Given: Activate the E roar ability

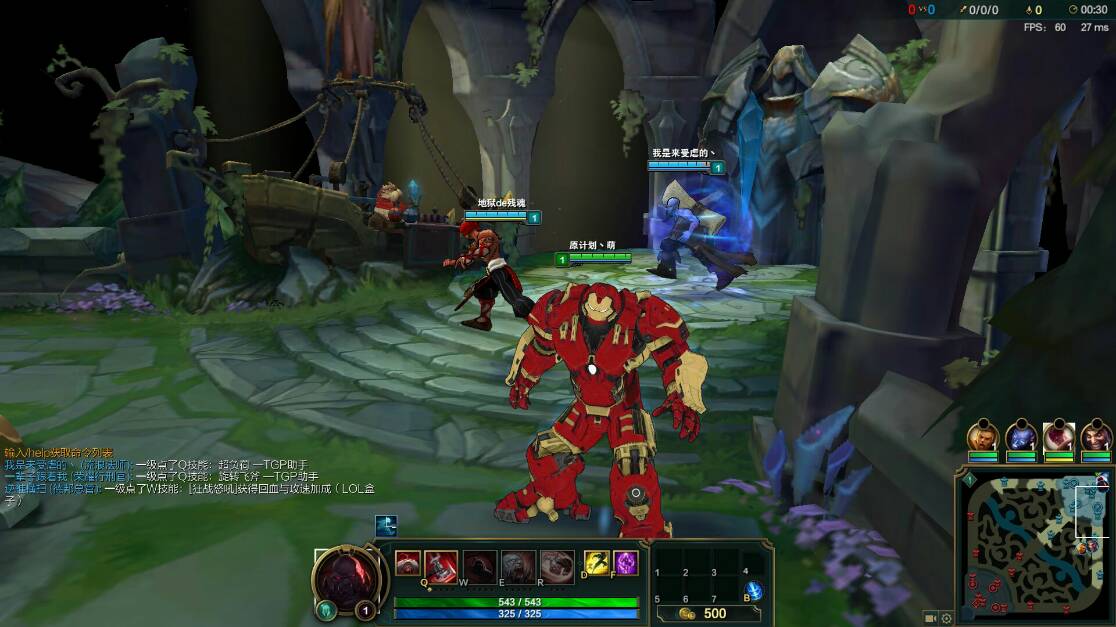Looking at the screenshot, I should tap(517, 566).
